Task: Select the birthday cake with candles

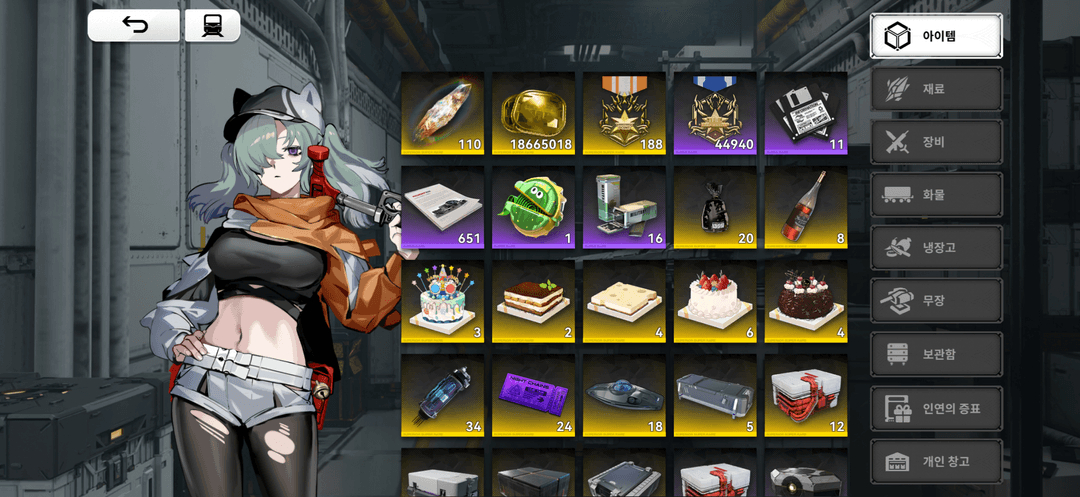Action: point(442,302)
